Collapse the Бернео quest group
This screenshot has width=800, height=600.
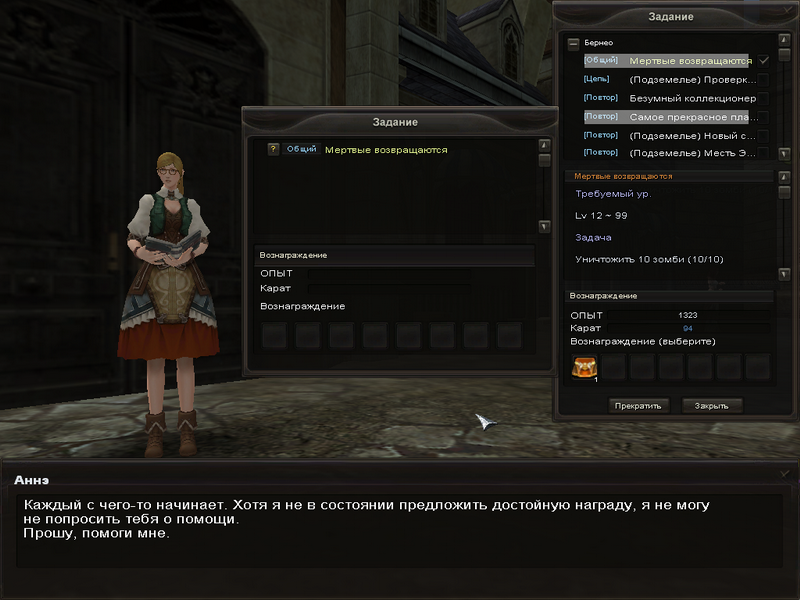573,44
